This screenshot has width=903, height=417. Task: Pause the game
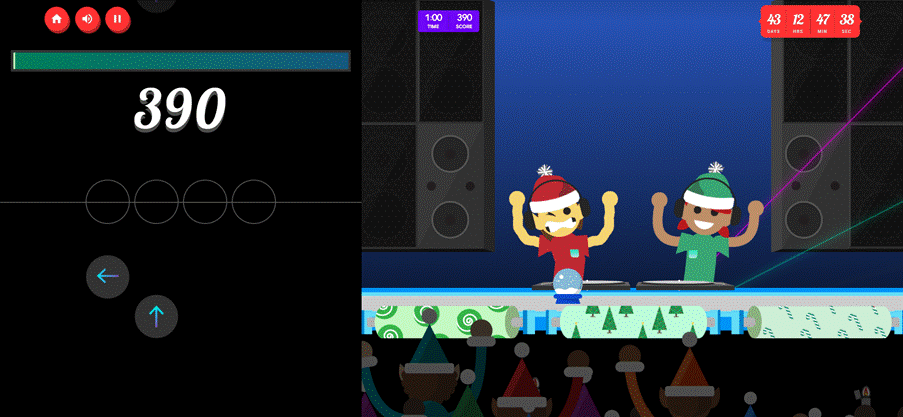pyautogui.click(x=118, y=18)
